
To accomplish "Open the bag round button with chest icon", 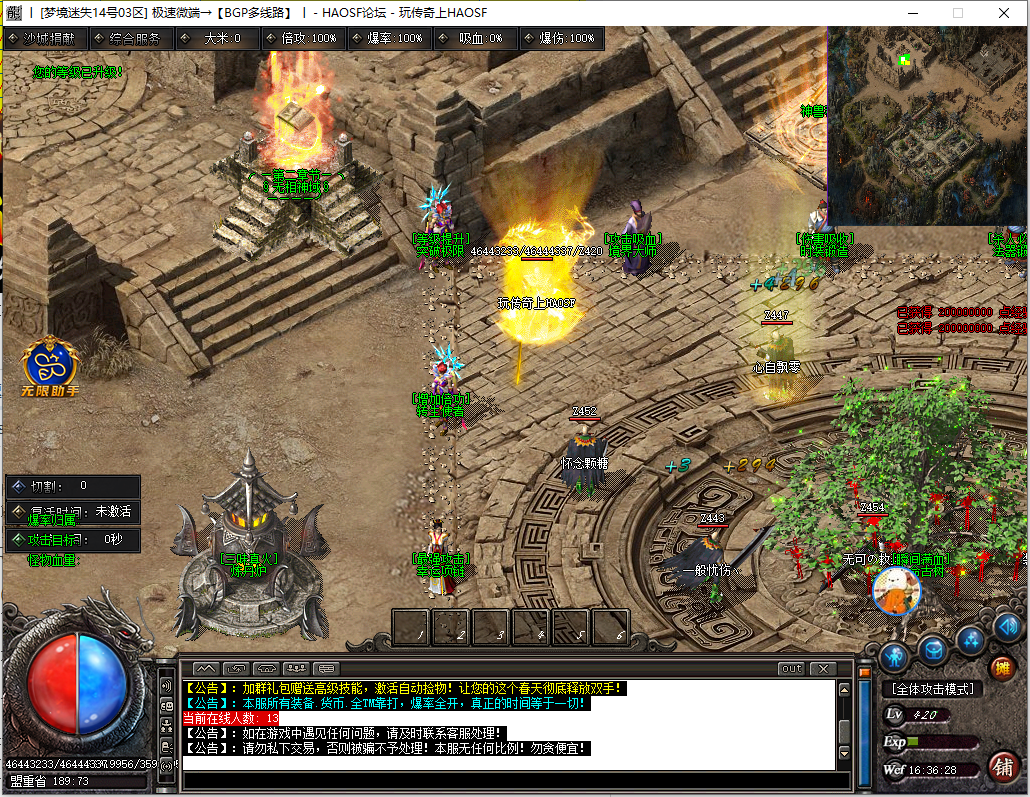I will 932,651.
